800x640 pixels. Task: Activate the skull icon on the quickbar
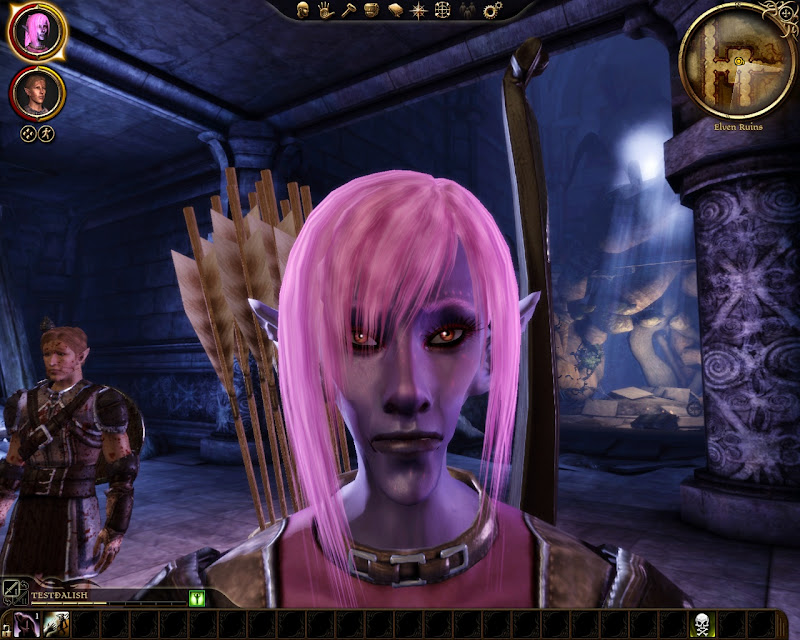click(x=704, y=625)
